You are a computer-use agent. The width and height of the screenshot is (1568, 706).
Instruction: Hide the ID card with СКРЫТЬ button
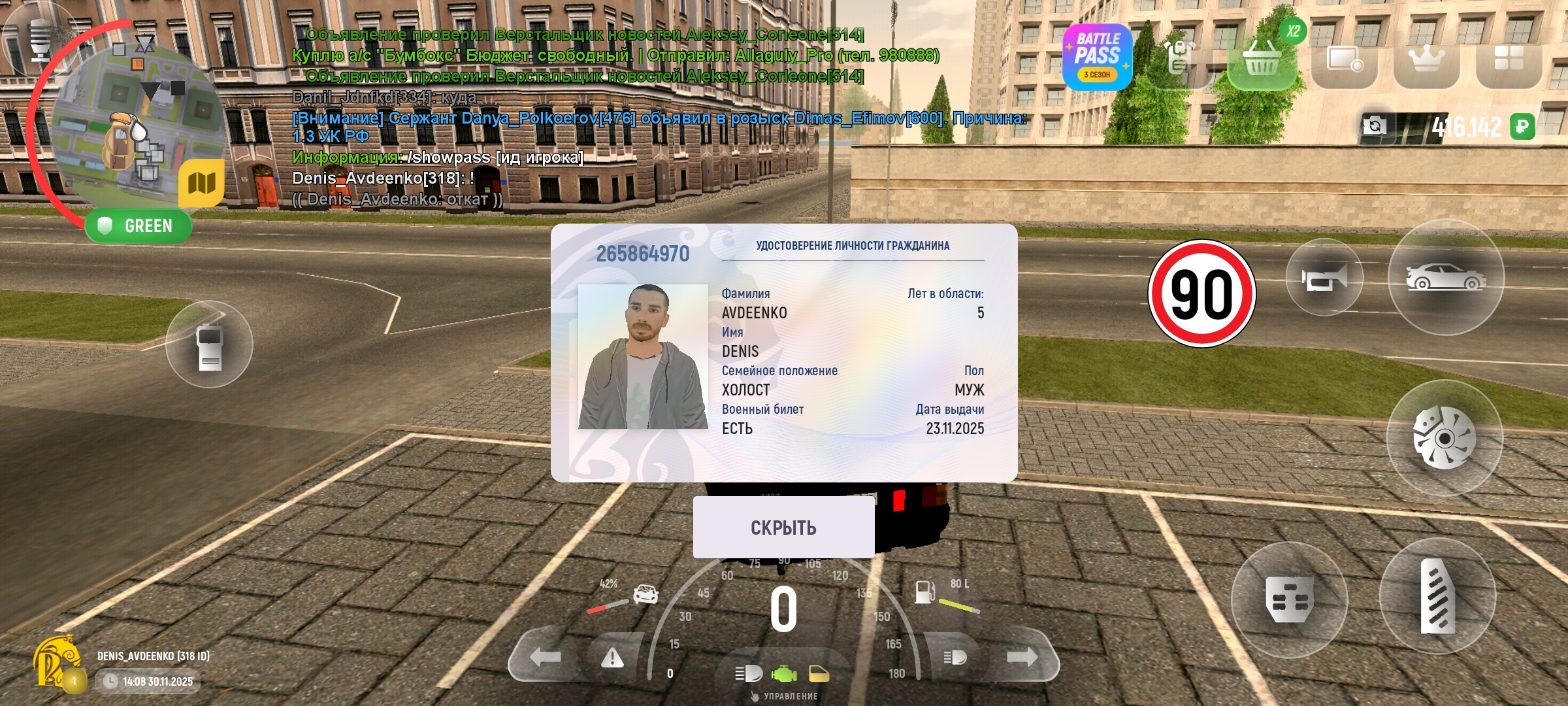pyautogui.click(x=783, y=527)
